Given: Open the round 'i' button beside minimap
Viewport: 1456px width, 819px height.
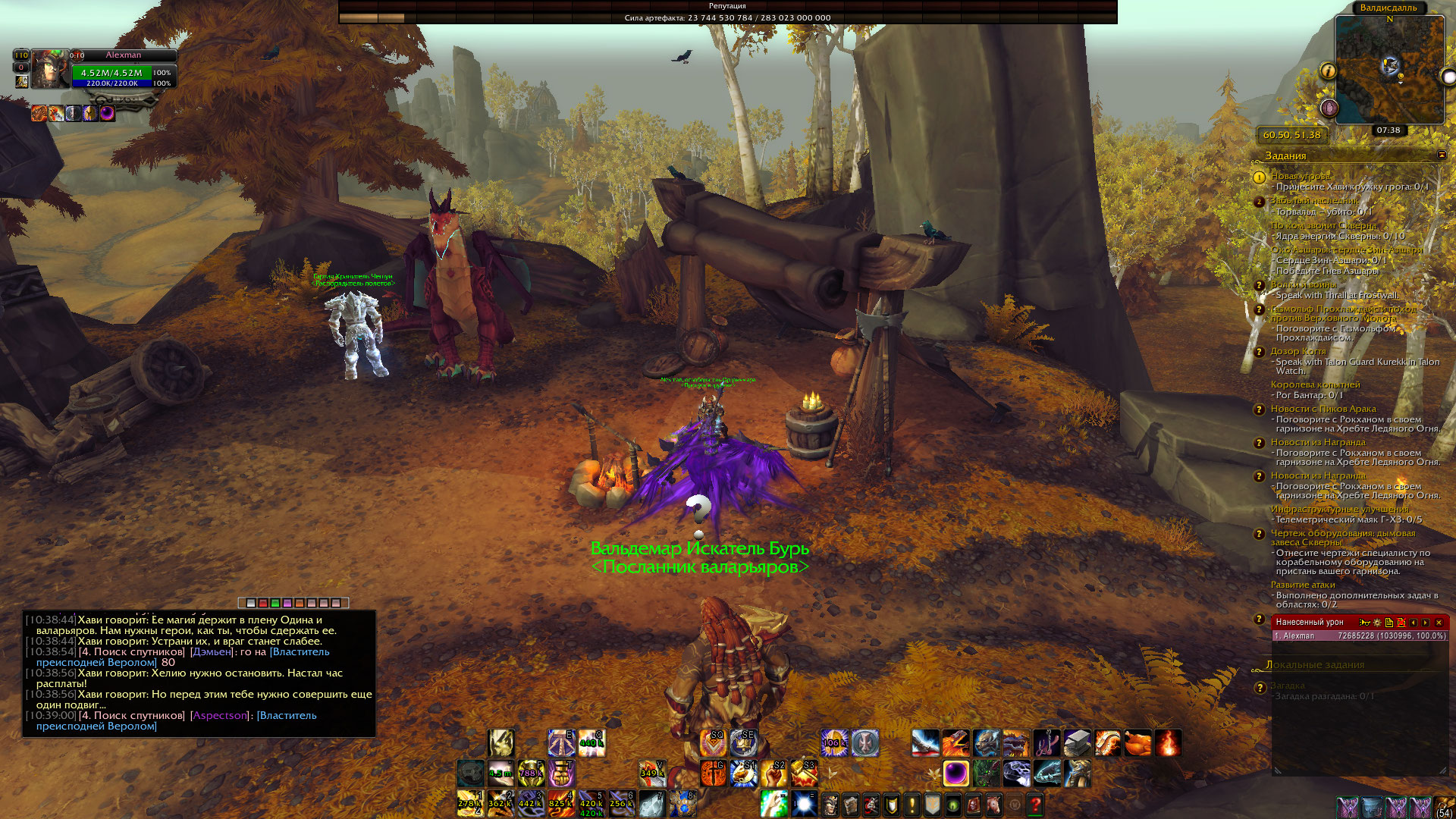Looking at the screenshot, I should 1328,71.
